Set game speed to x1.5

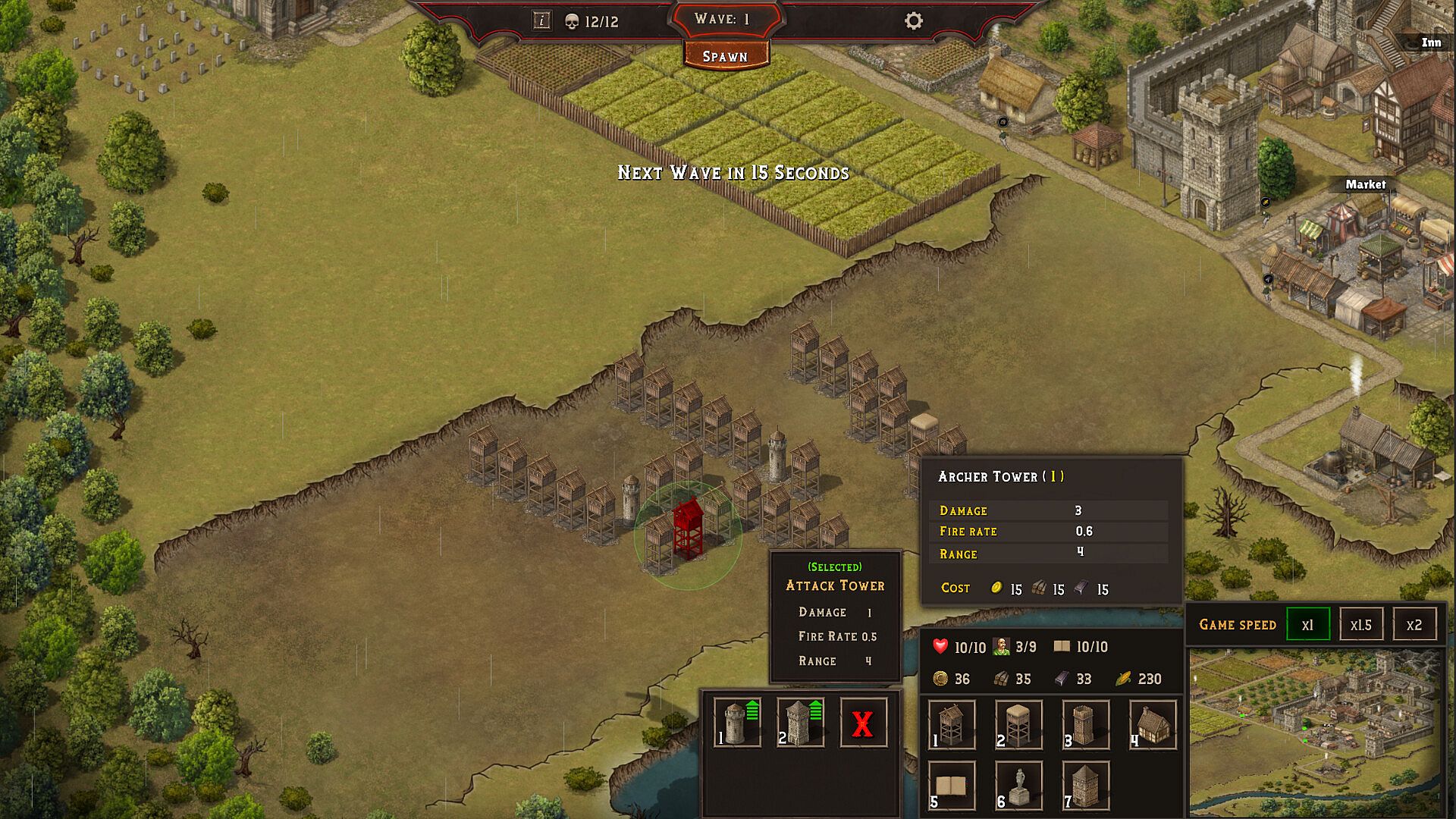click(x=1361, y=625)
